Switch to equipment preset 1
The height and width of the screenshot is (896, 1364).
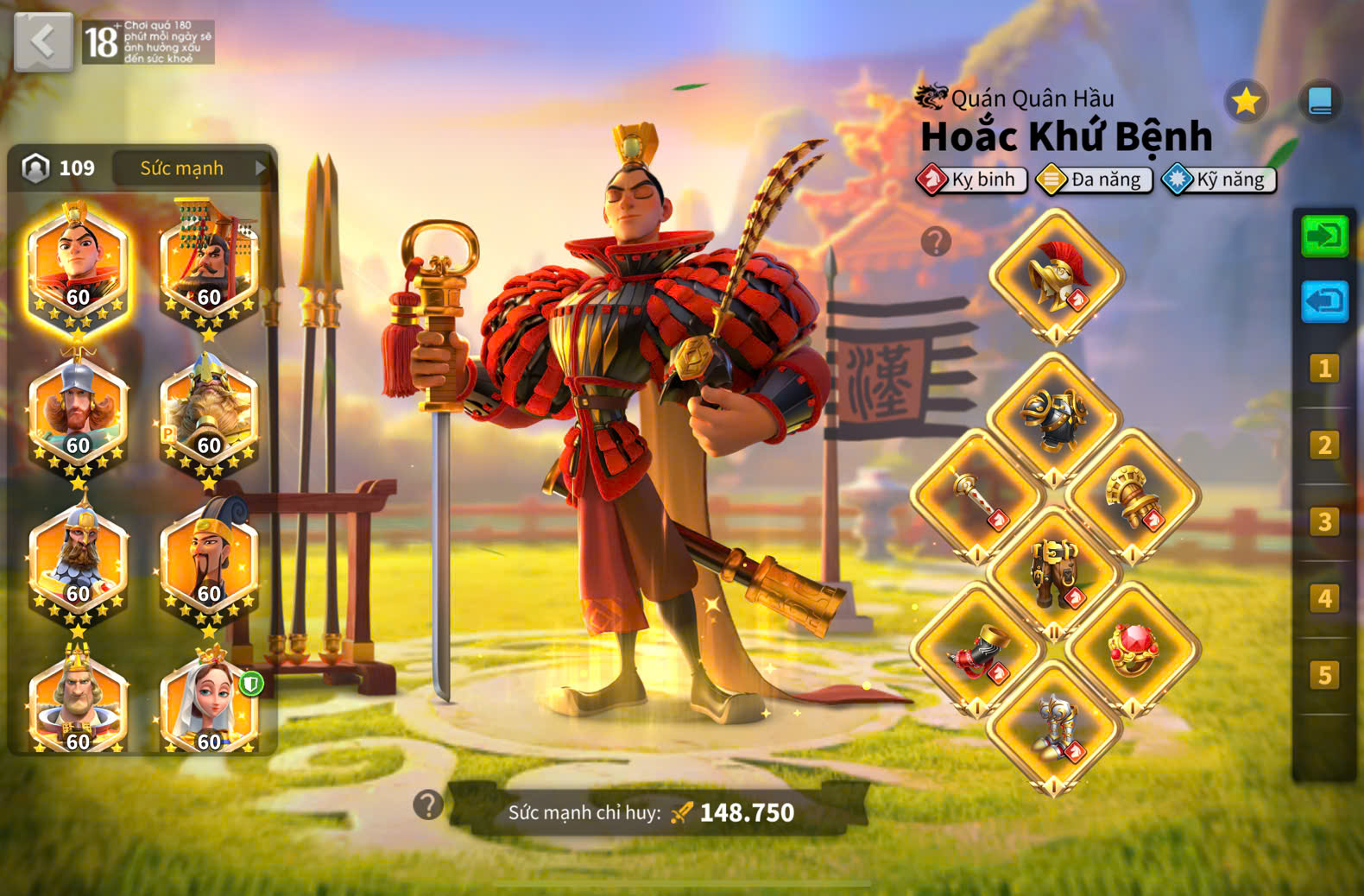[x=1324, y=369]
